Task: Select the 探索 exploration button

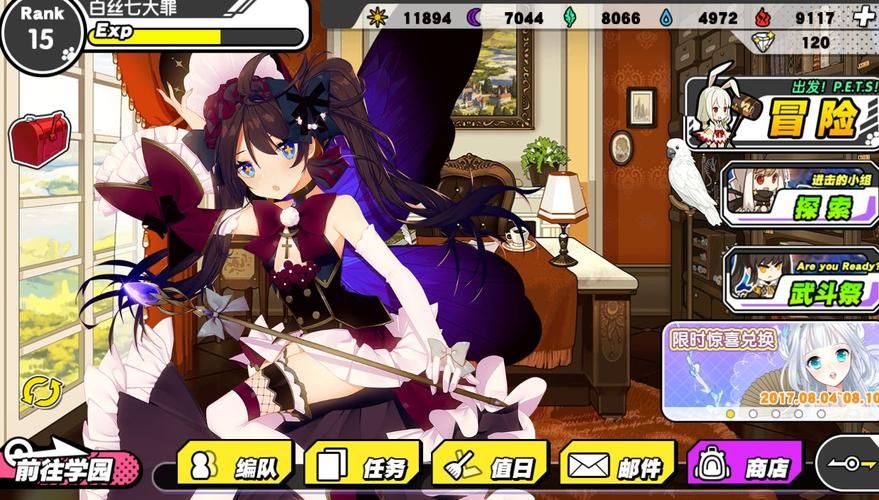Action: 798,196
